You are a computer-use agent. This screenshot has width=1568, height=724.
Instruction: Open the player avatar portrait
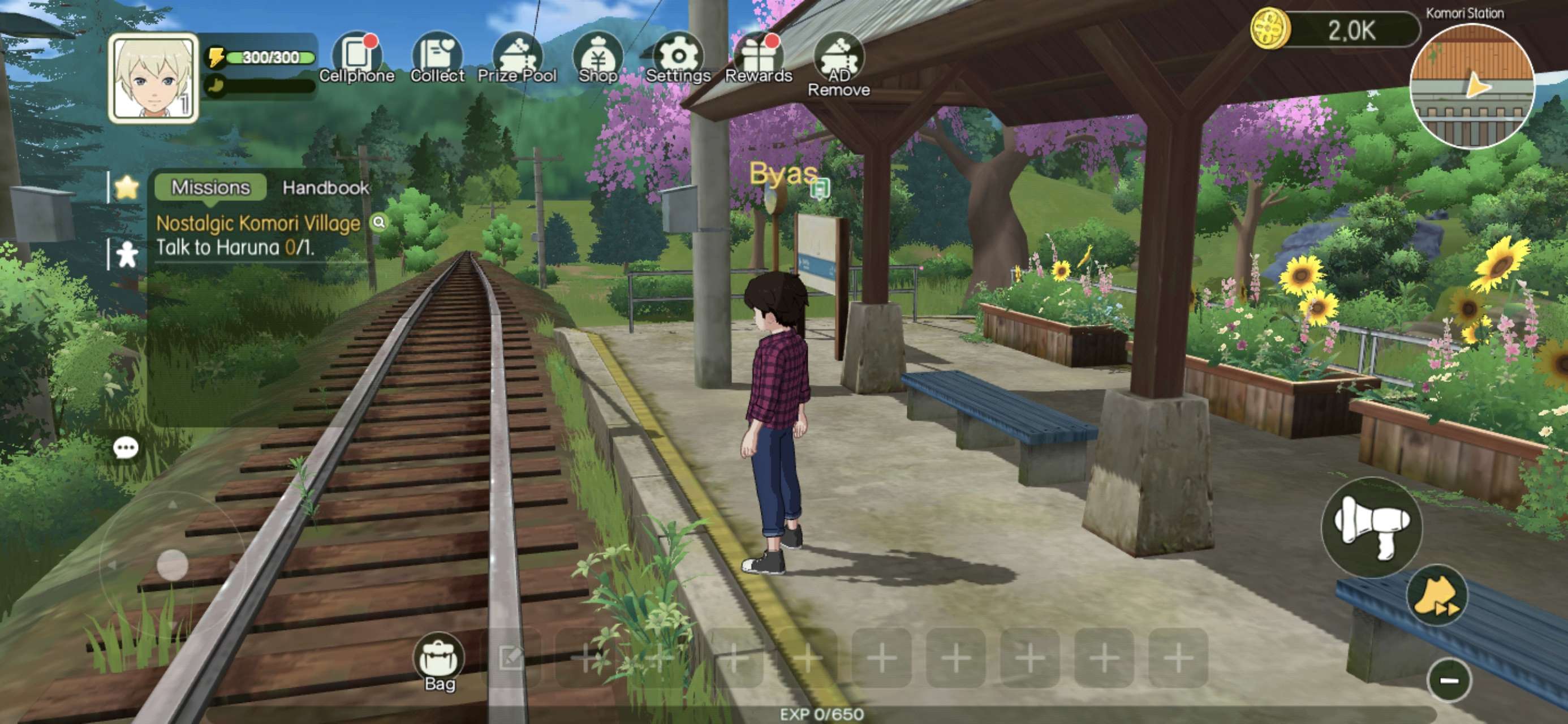(153, 79)
